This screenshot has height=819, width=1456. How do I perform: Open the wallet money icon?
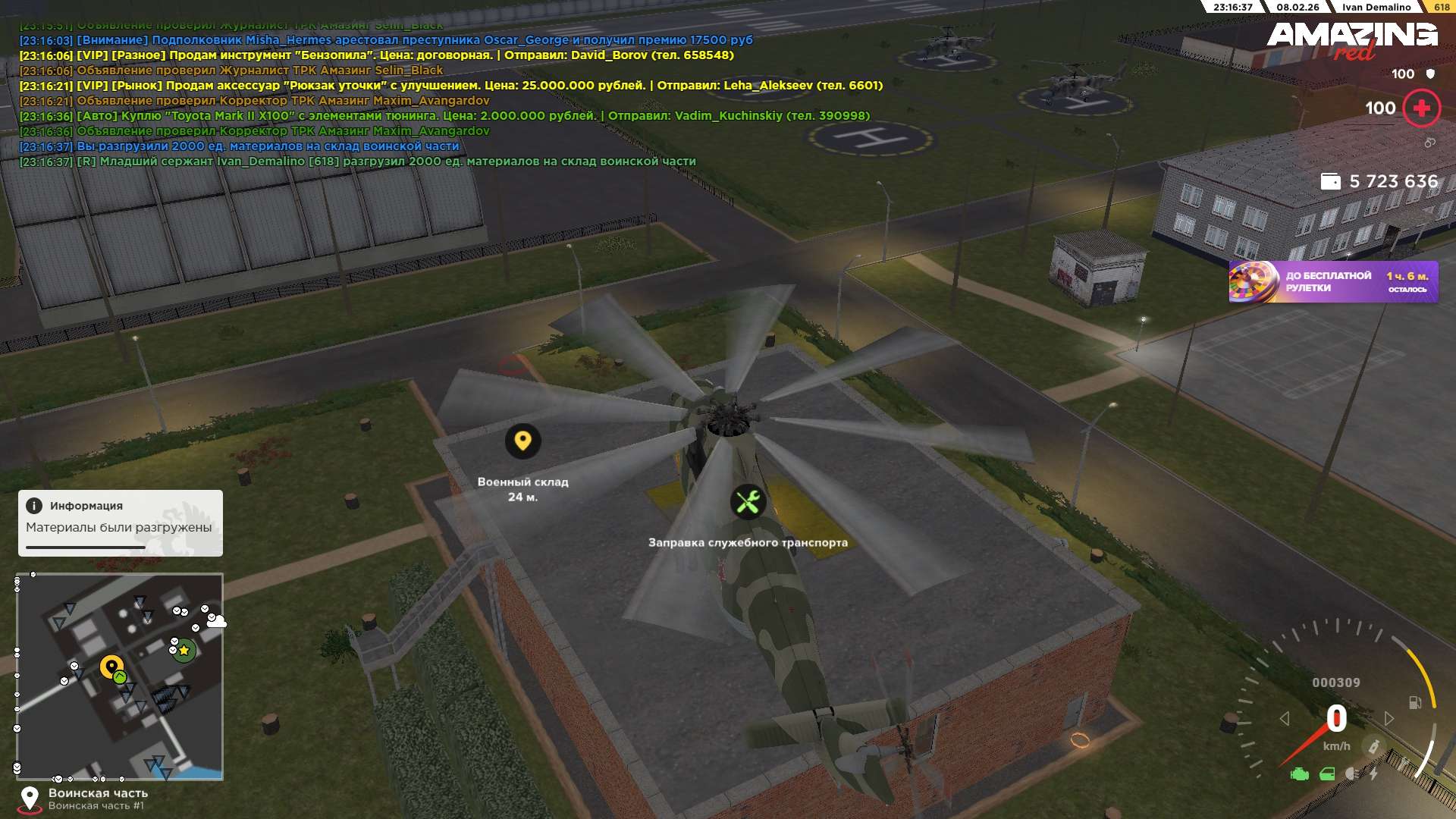1330,182
